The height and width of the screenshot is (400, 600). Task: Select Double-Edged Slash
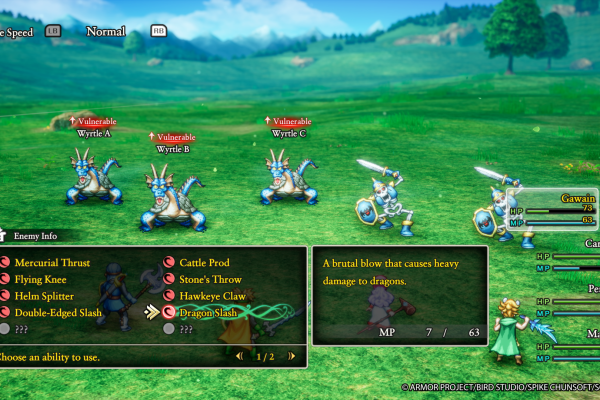coord(57,312)
